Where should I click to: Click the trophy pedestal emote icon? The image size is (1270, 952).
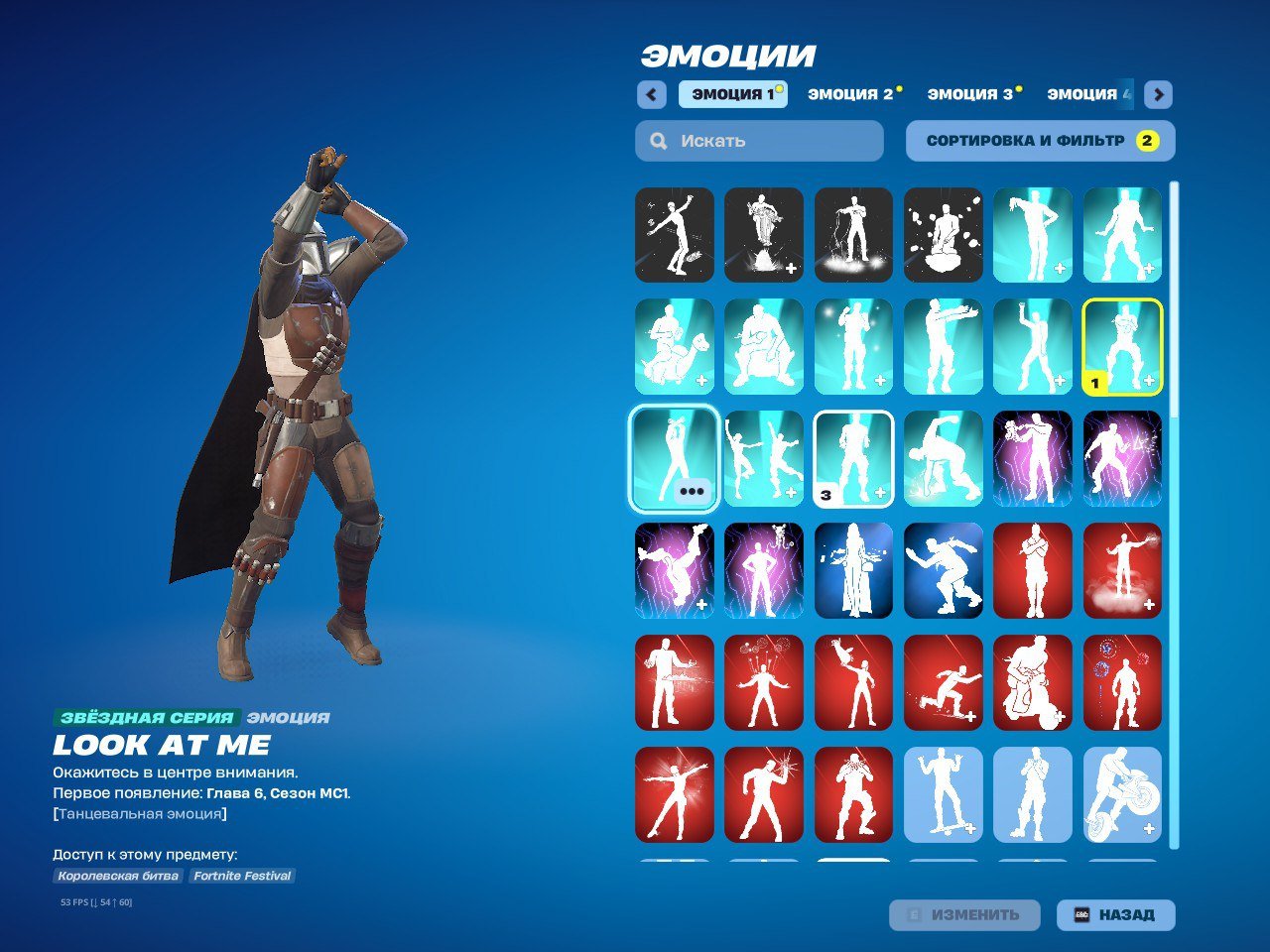coord(764,235)
